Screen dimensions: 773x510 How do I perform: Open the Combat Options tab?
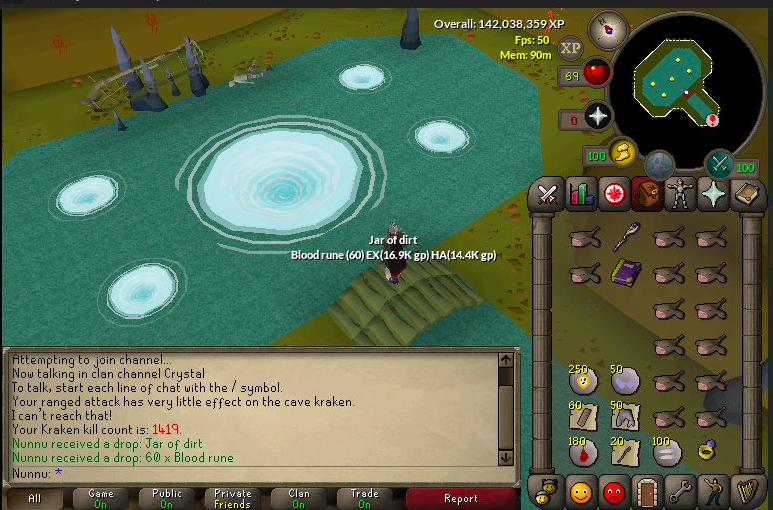point(547,194)
